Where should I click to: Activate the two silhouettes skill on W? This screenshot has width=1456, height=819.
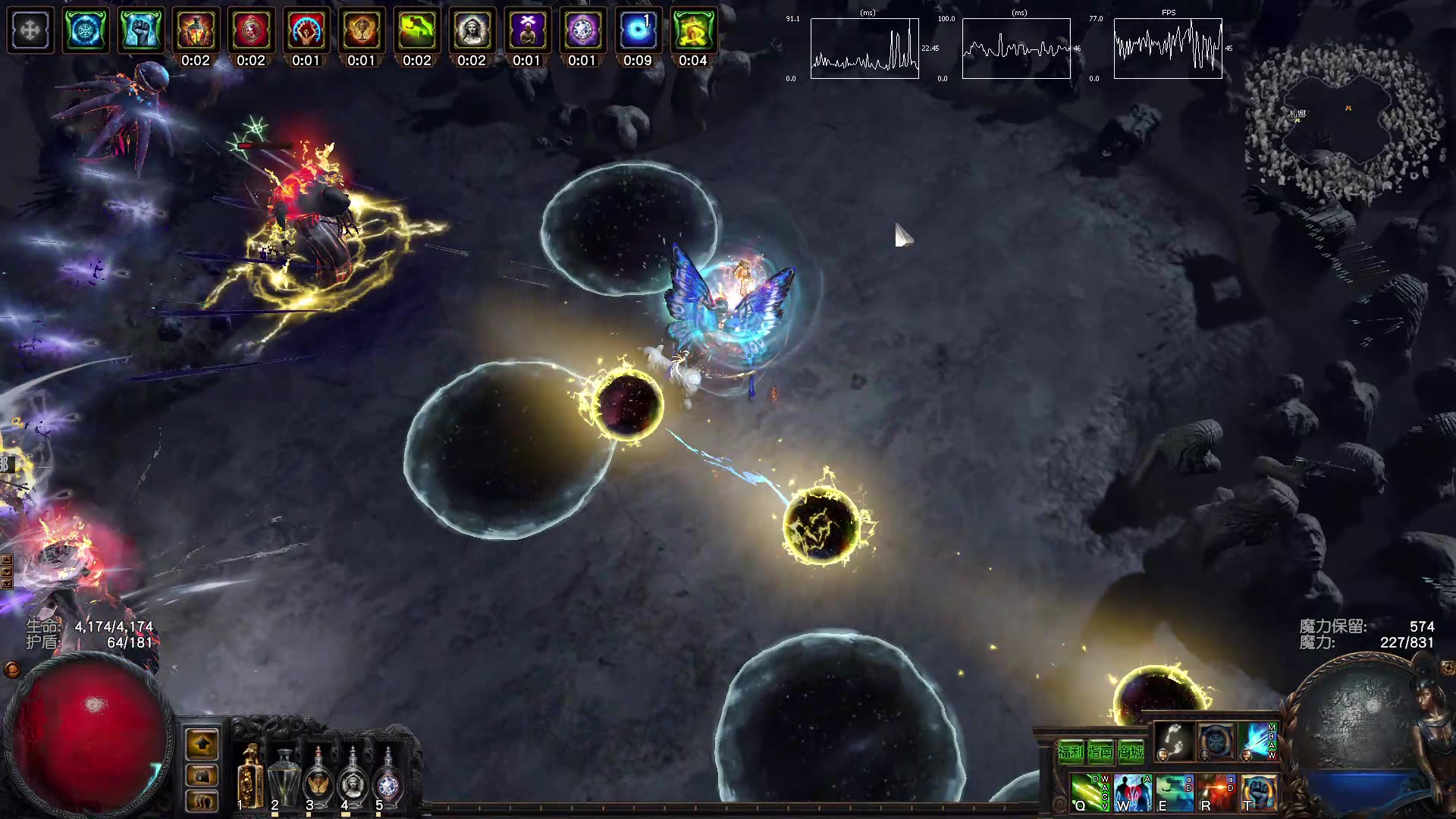1131,792
